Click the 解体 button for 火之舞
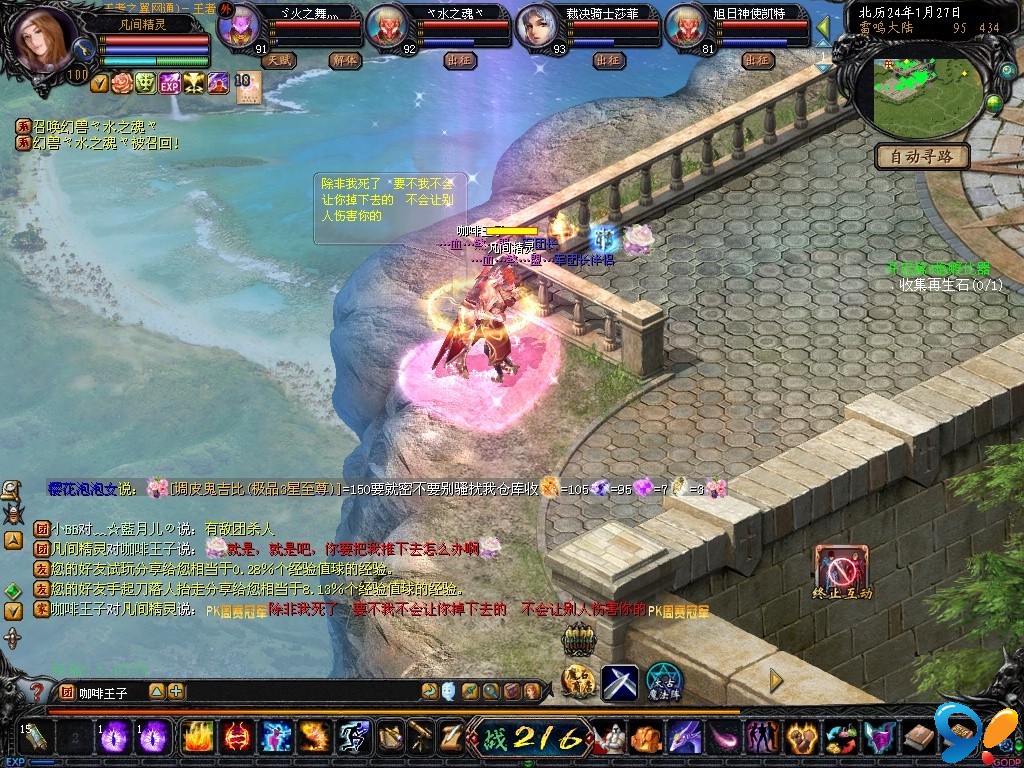The width and height of the screenshot is (1024, 768). (x=345, y=60)
